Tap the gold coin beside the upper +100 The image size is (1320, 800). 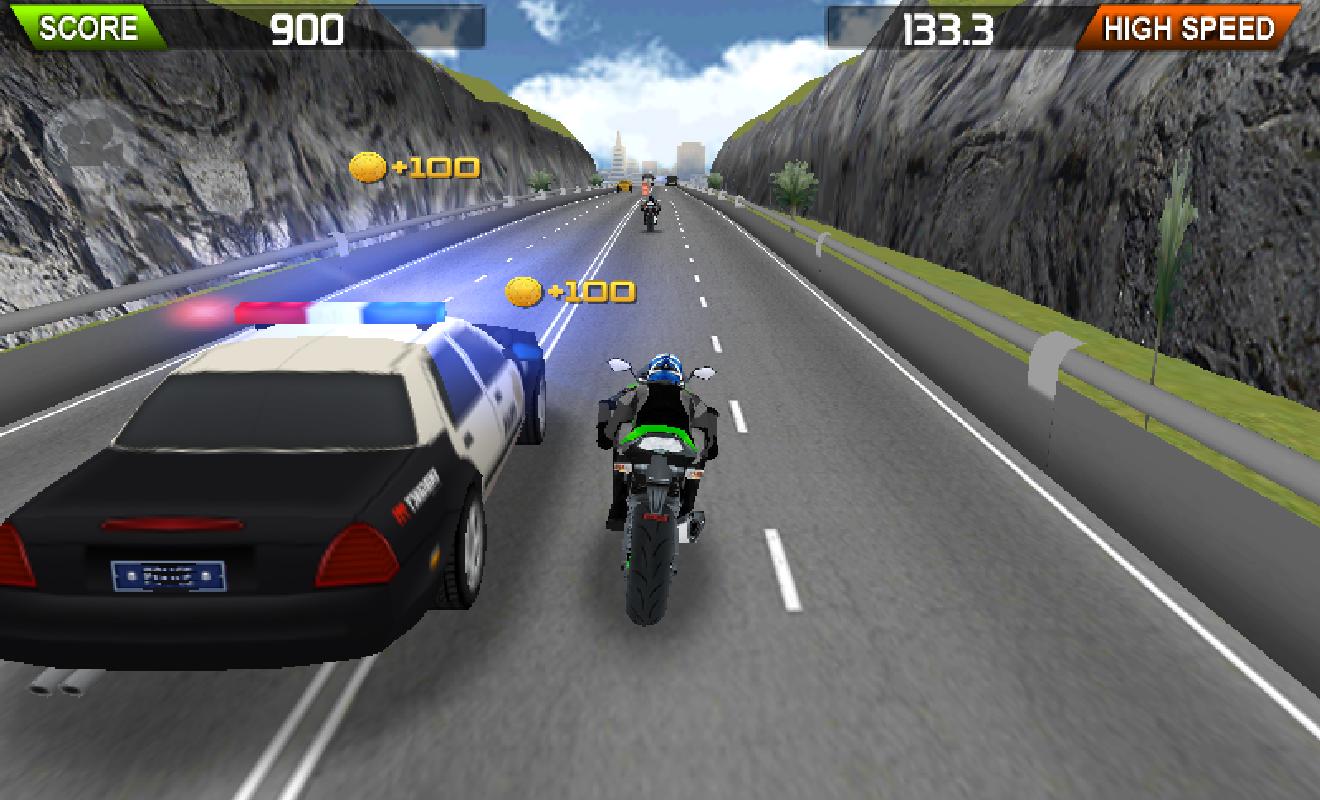coord(369,165)
